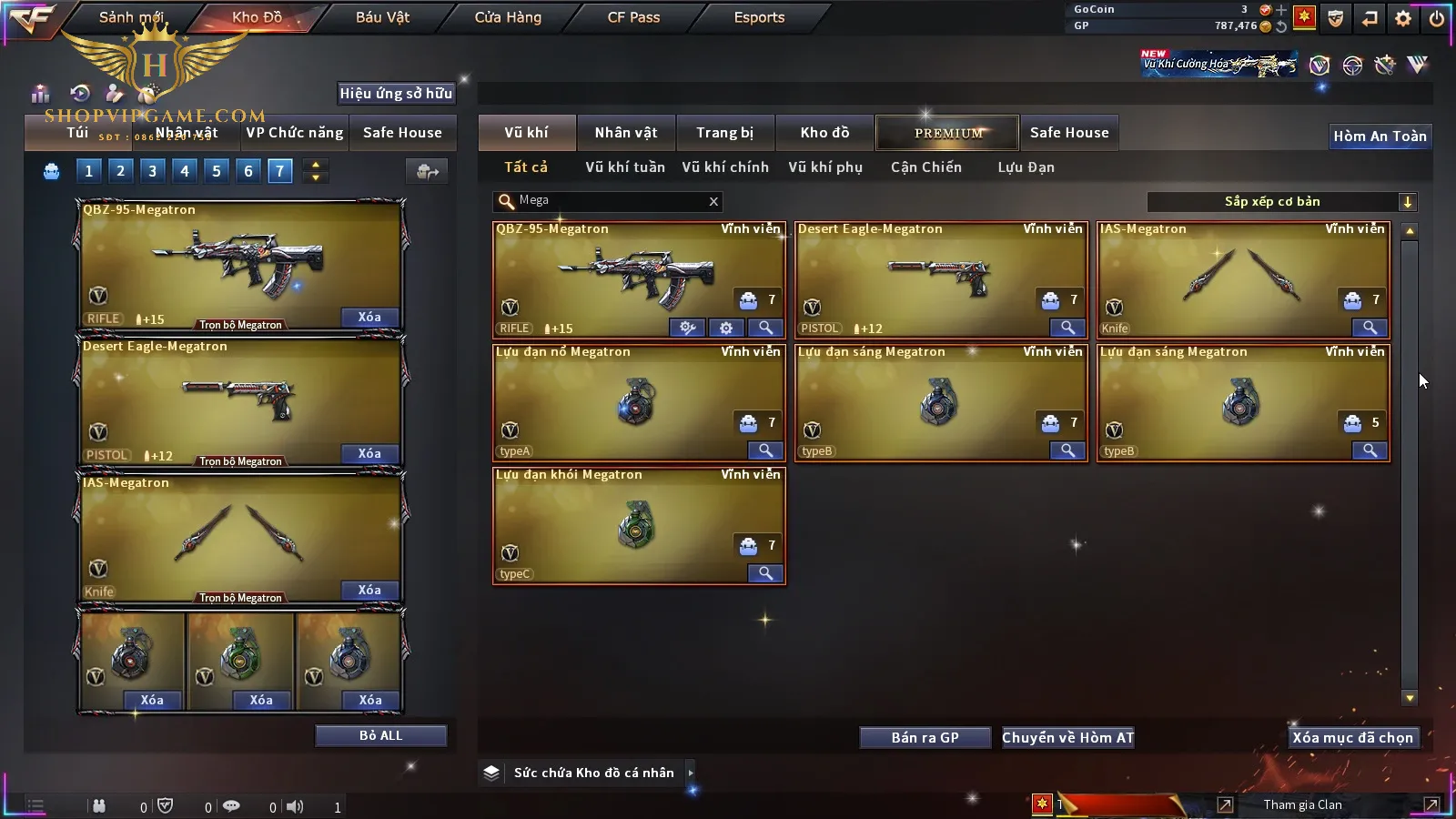The width and height of the screenshot is (1456, 819).
Task: Open the Esports menu
Action: pos(759,17)
